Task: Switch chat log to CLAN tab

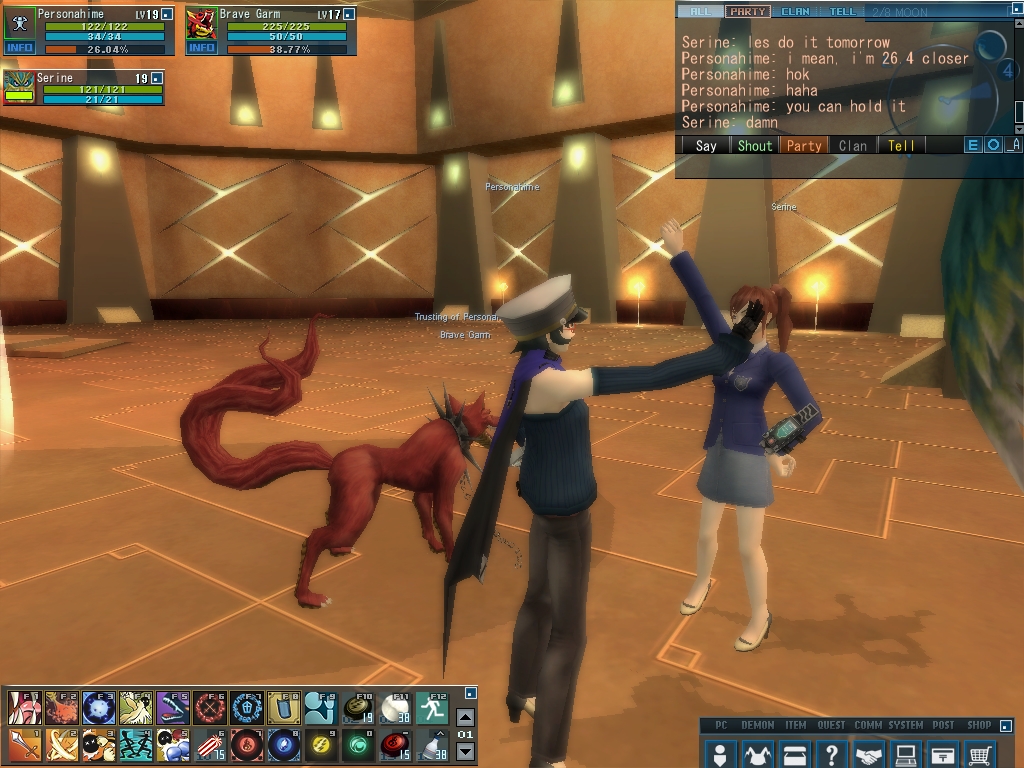Action: click(795, 12)
